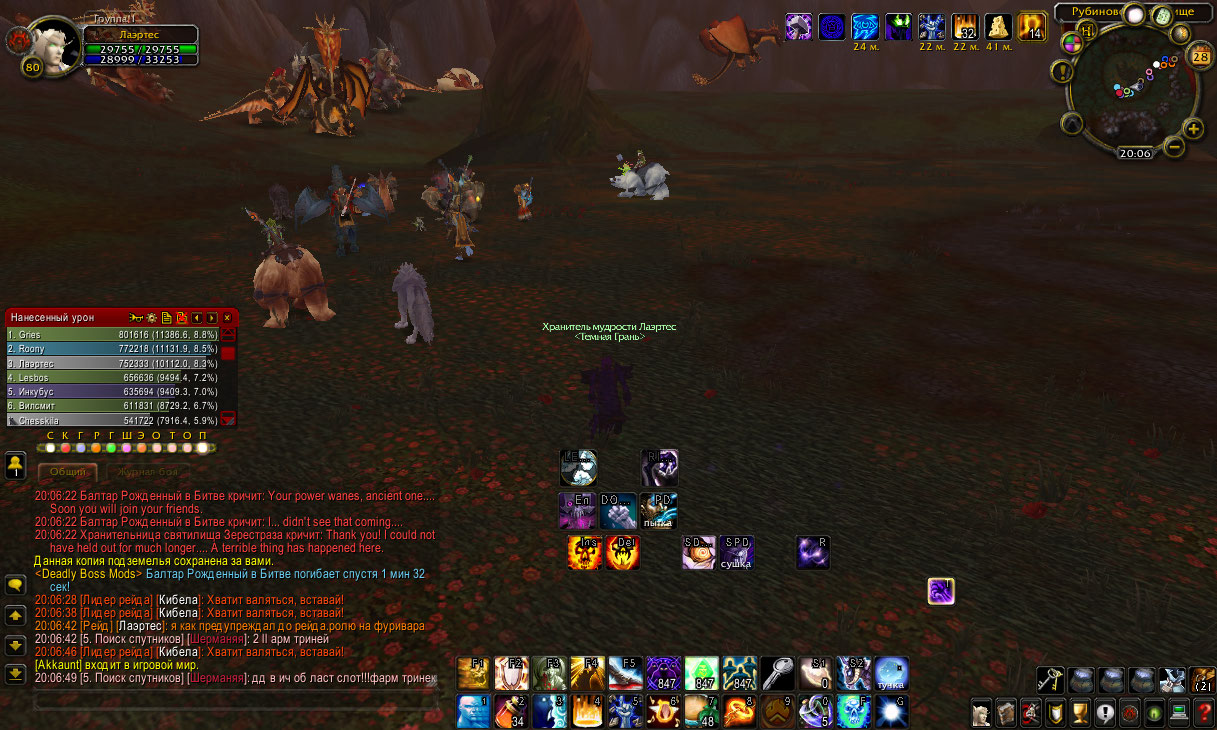Zoom out on the minimap
The height and width of the screenshot is (730, 1217).
[x=1174, y=147]
